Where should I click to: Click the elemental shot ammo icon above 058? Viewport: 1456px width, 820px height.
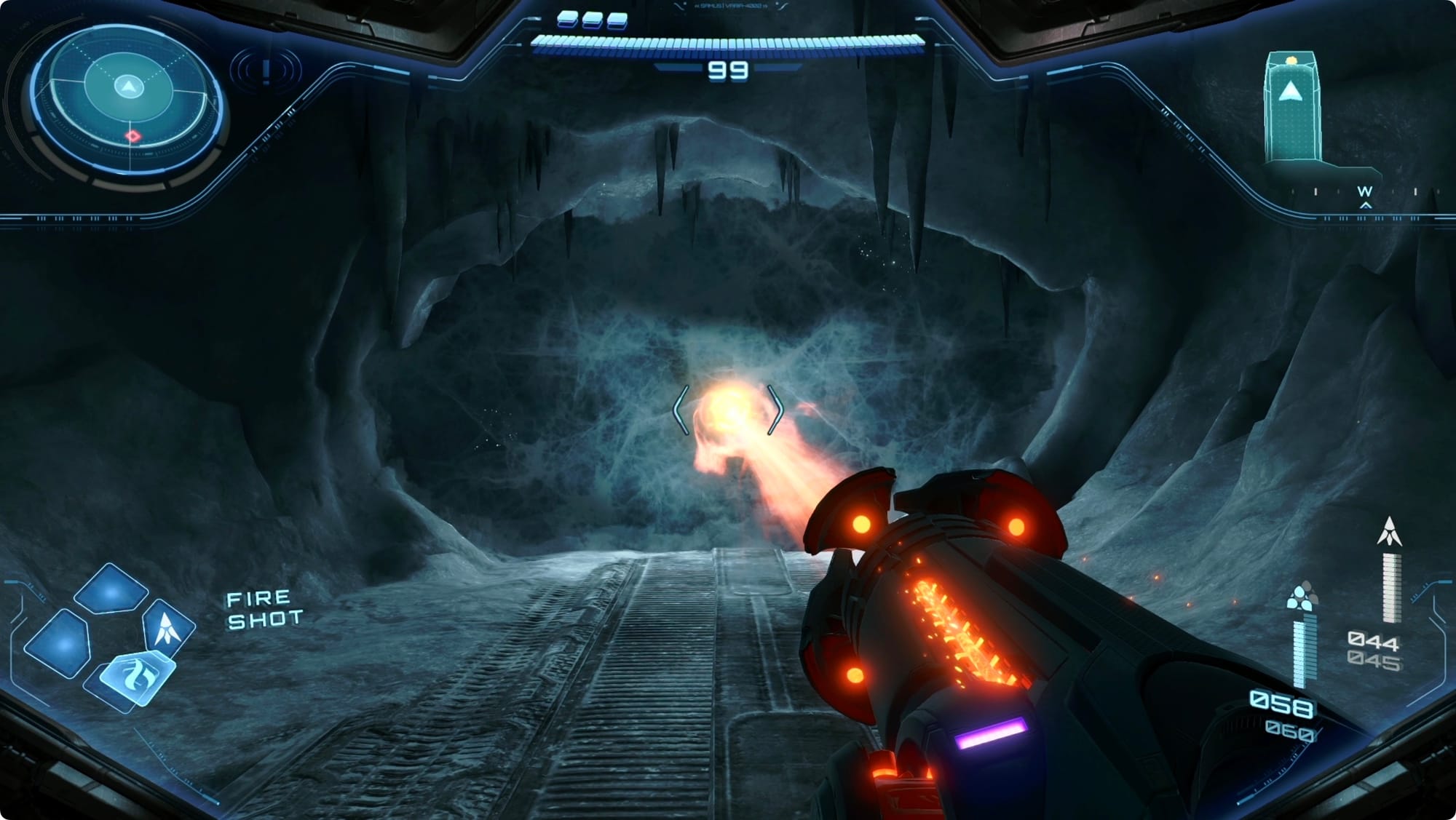1302,597
